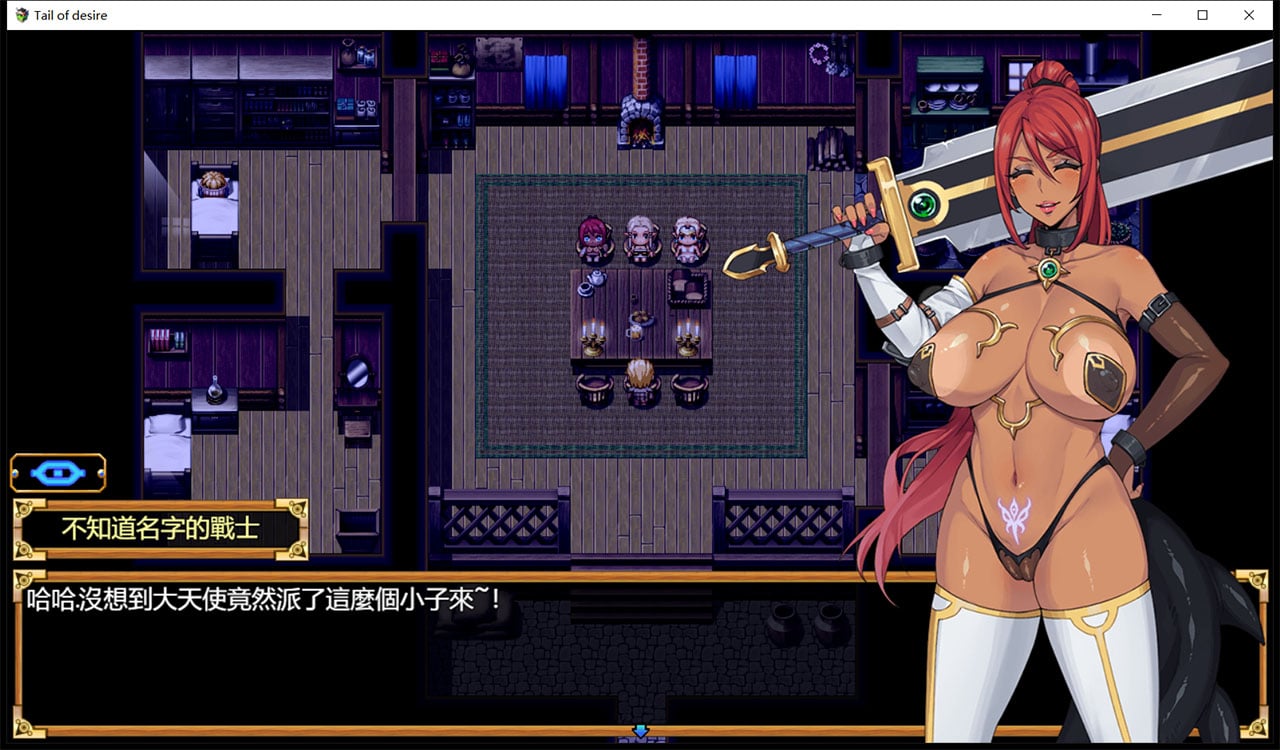Click the warrior's green sword gem
Image resolution: width=1280 pixels, height=750 pixels.
tap(924, 203)
